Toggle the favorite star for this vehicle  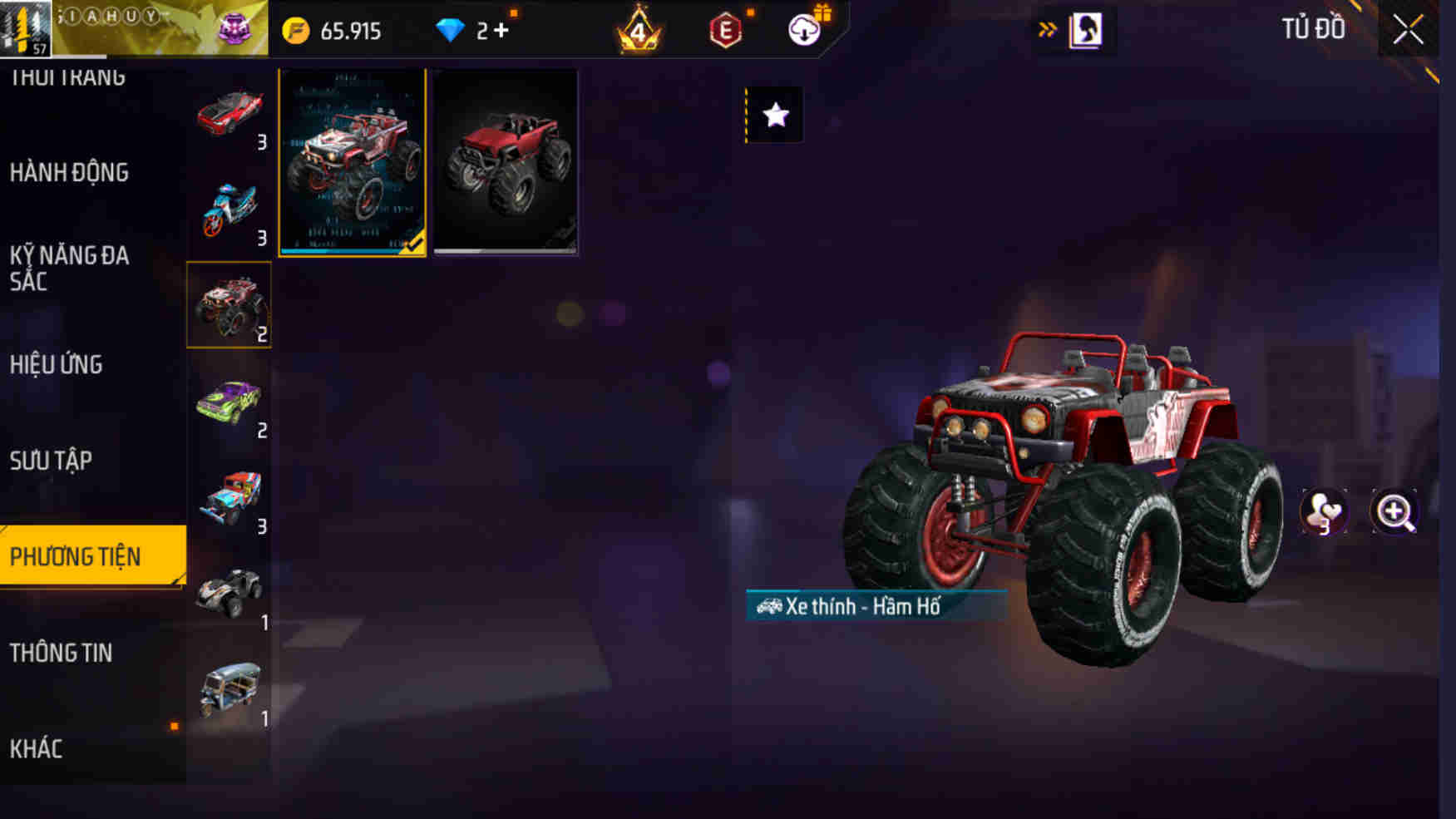(776, 115)
